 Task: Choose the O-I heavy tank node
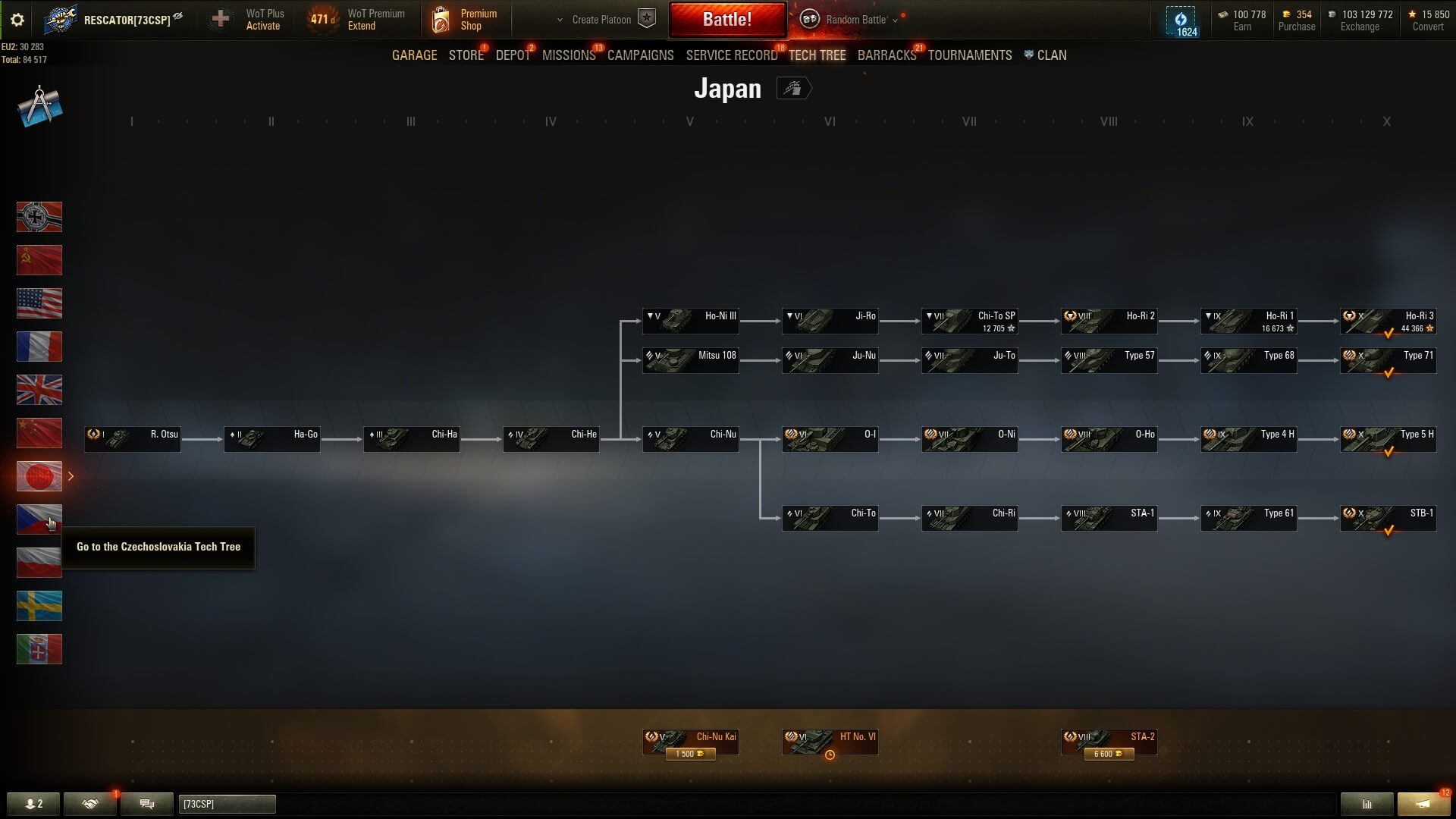tap(830, 439)
